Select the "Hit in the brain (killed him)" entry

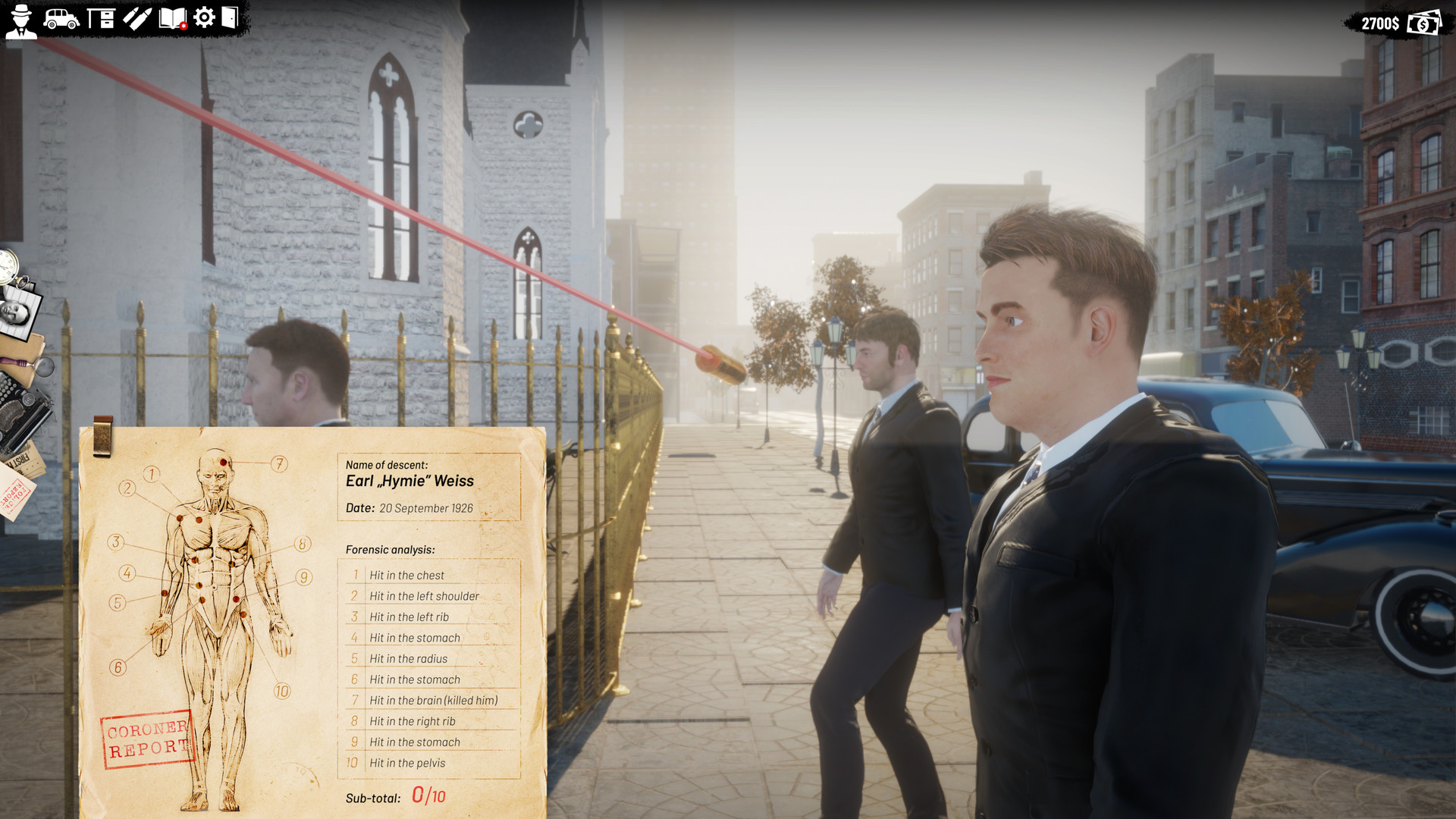point(432,700)
